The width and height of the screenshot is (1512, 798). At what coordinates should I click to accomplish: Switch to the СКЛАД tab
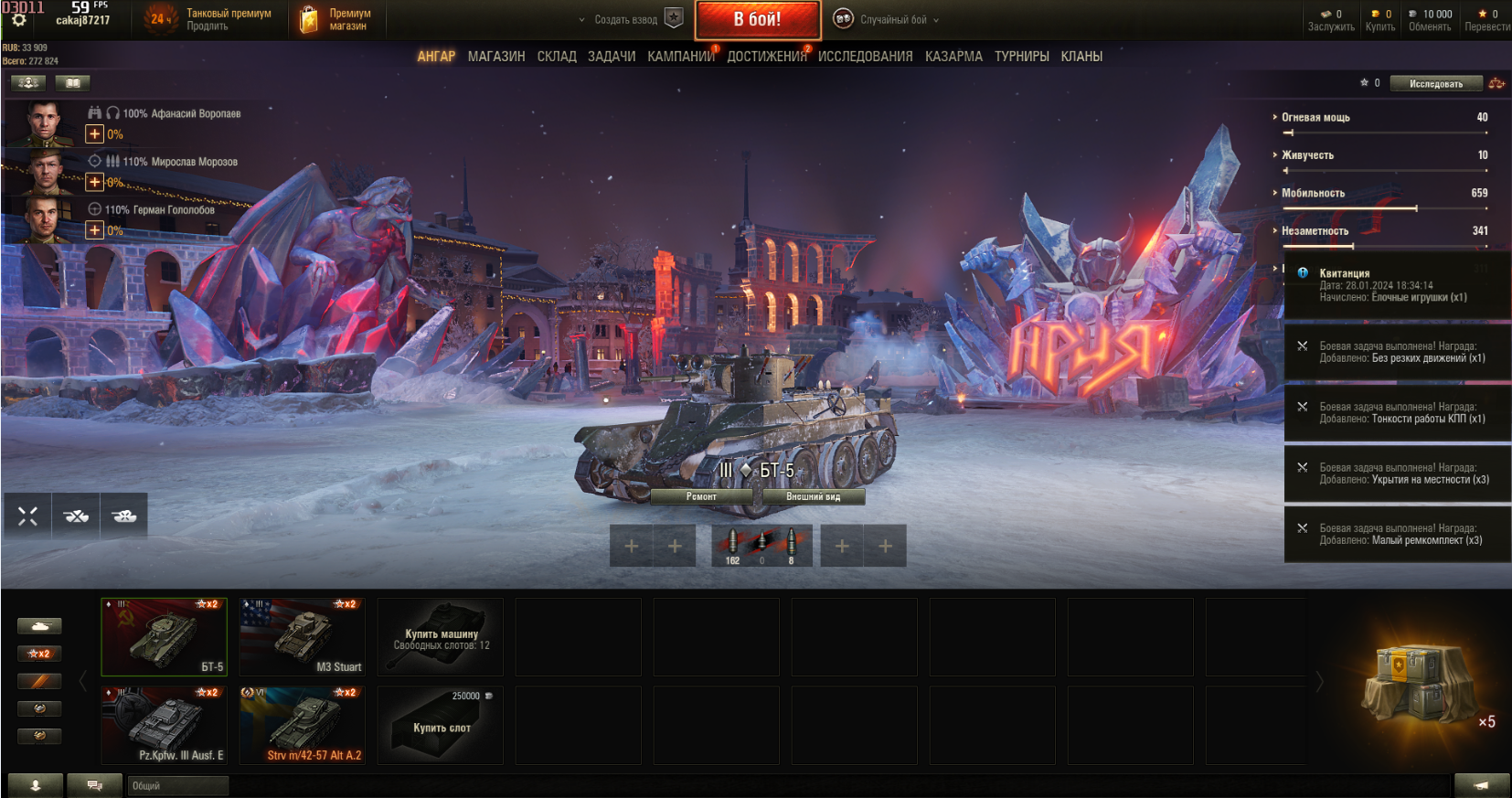pos(557,57)
